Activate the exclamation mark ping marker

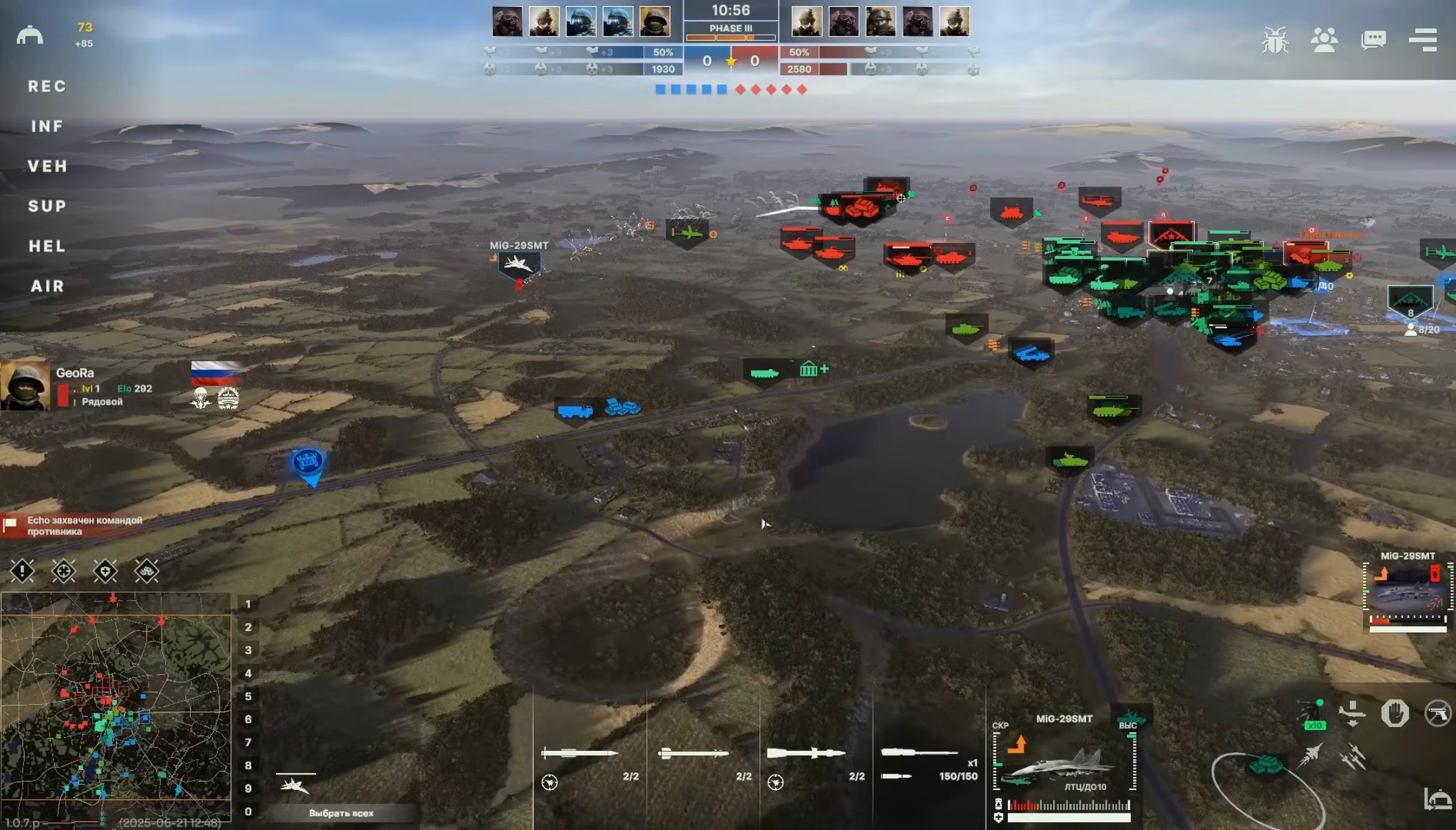click(22, 571)
